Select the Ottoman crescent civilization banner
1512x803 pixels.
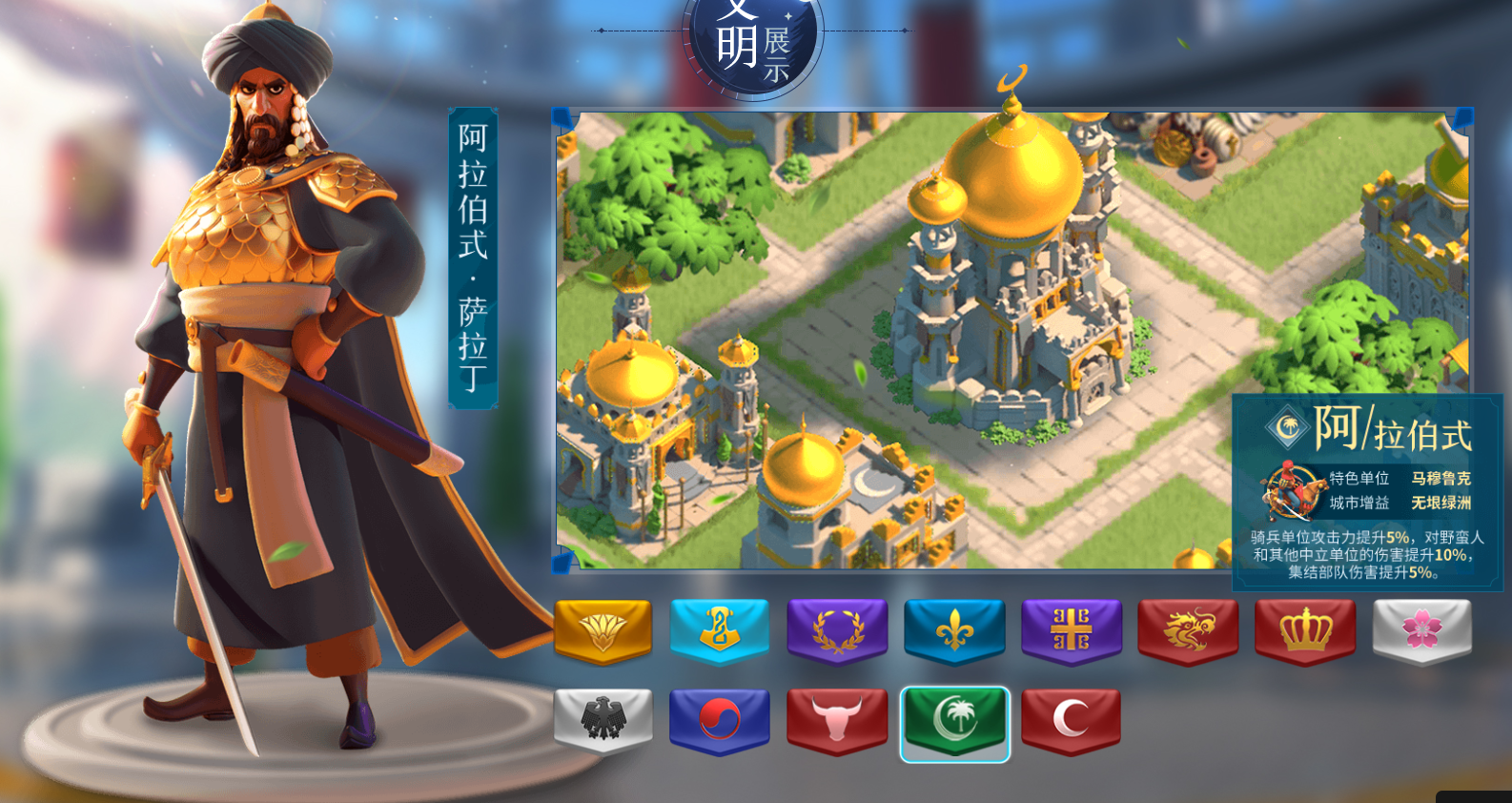pos(1072,720)
